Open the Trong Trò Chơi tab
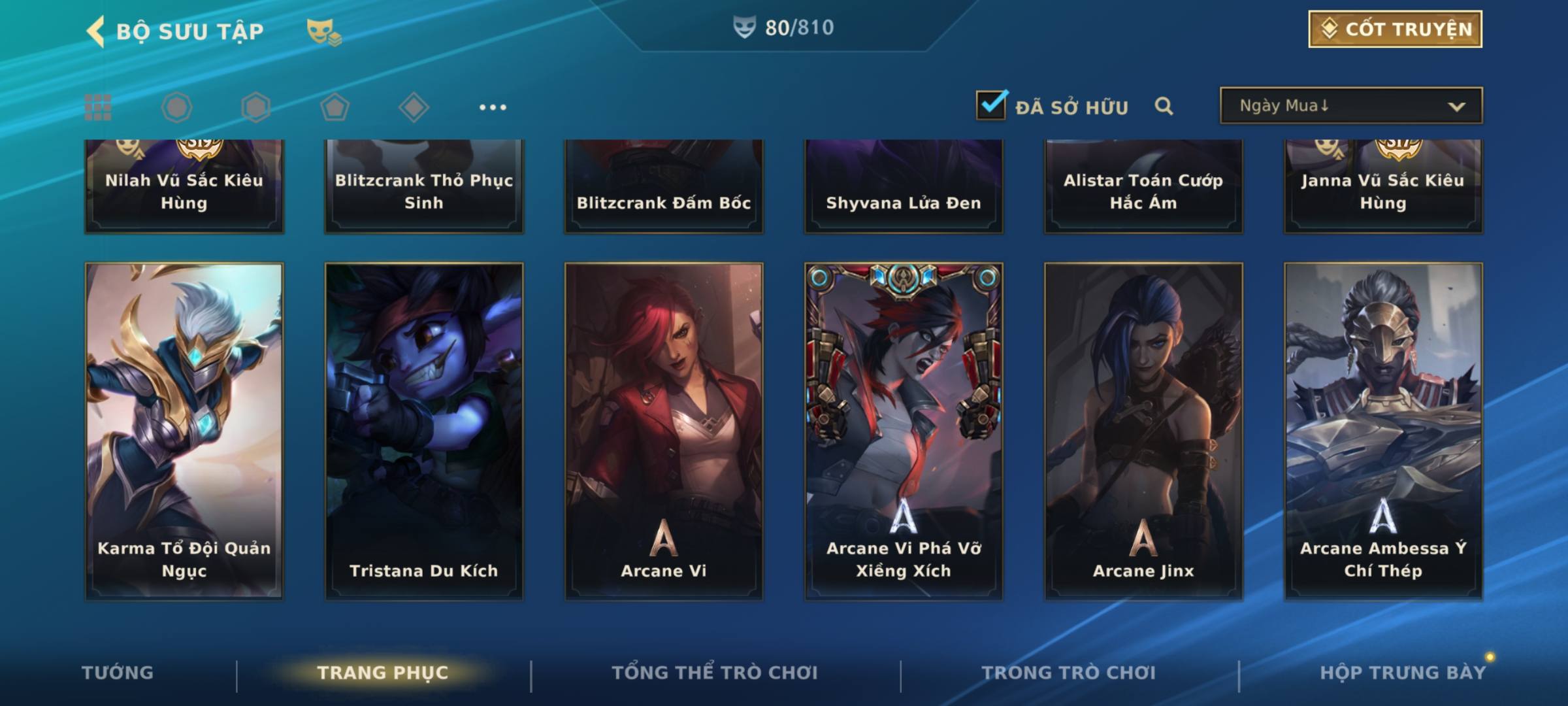The height and width of the screenshot is (706, 1568). [x=1069, y=673]
